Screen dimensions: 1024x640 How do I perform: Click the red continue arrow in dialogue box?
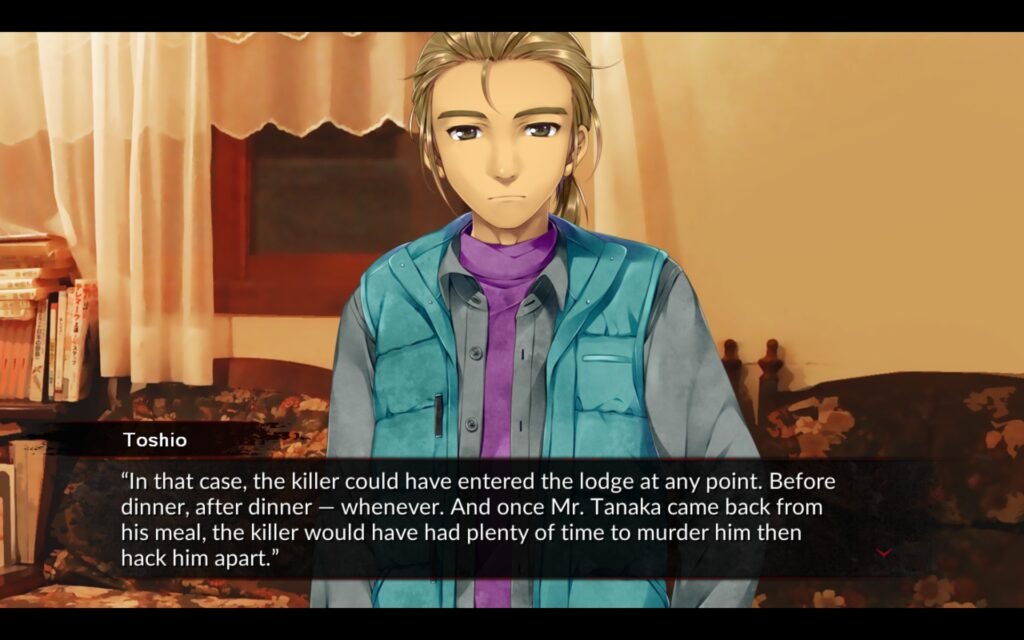pyautogui.click(x=883, y=552)
